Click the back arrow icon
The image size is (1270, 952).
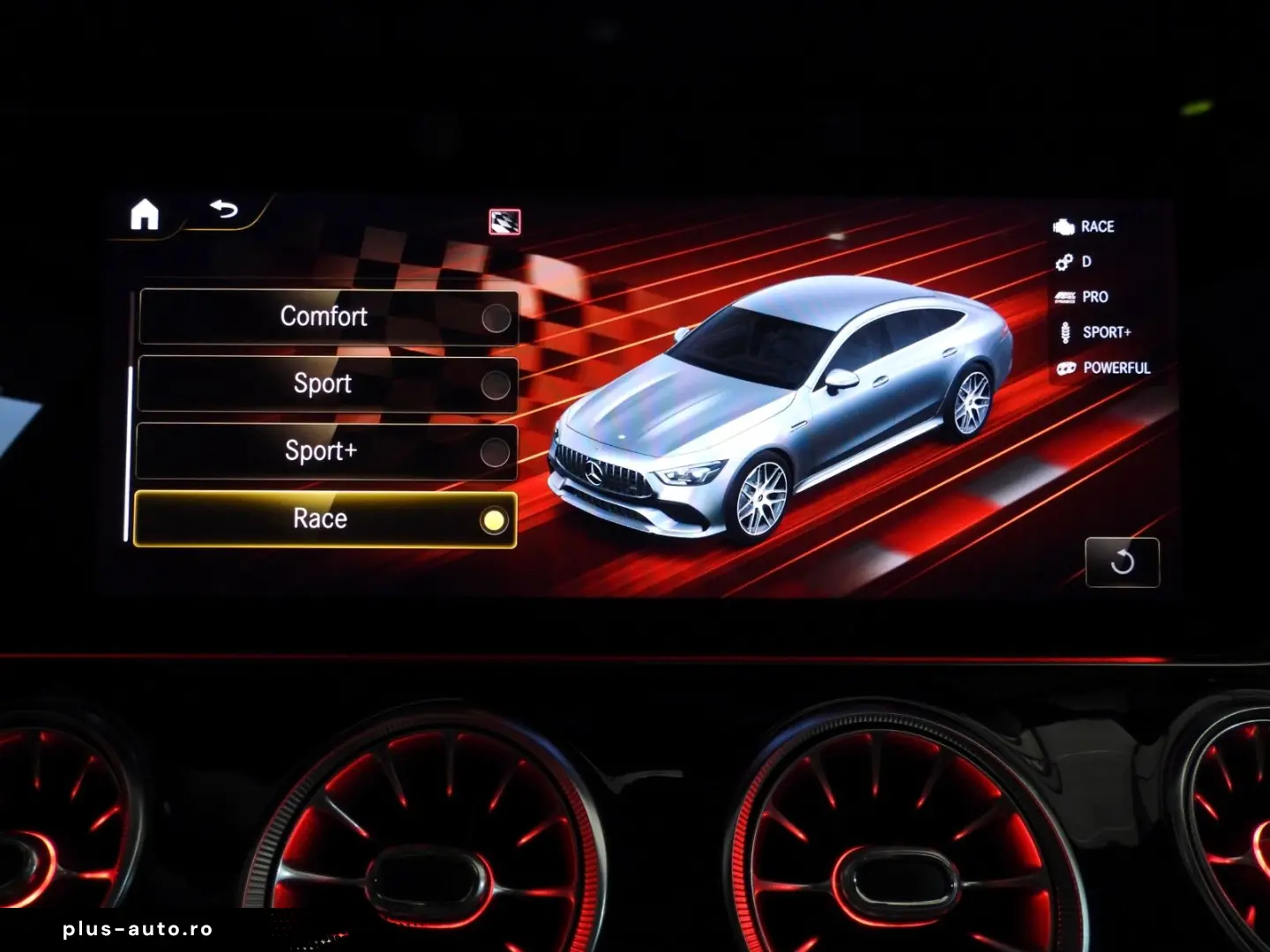click(224, 208)
